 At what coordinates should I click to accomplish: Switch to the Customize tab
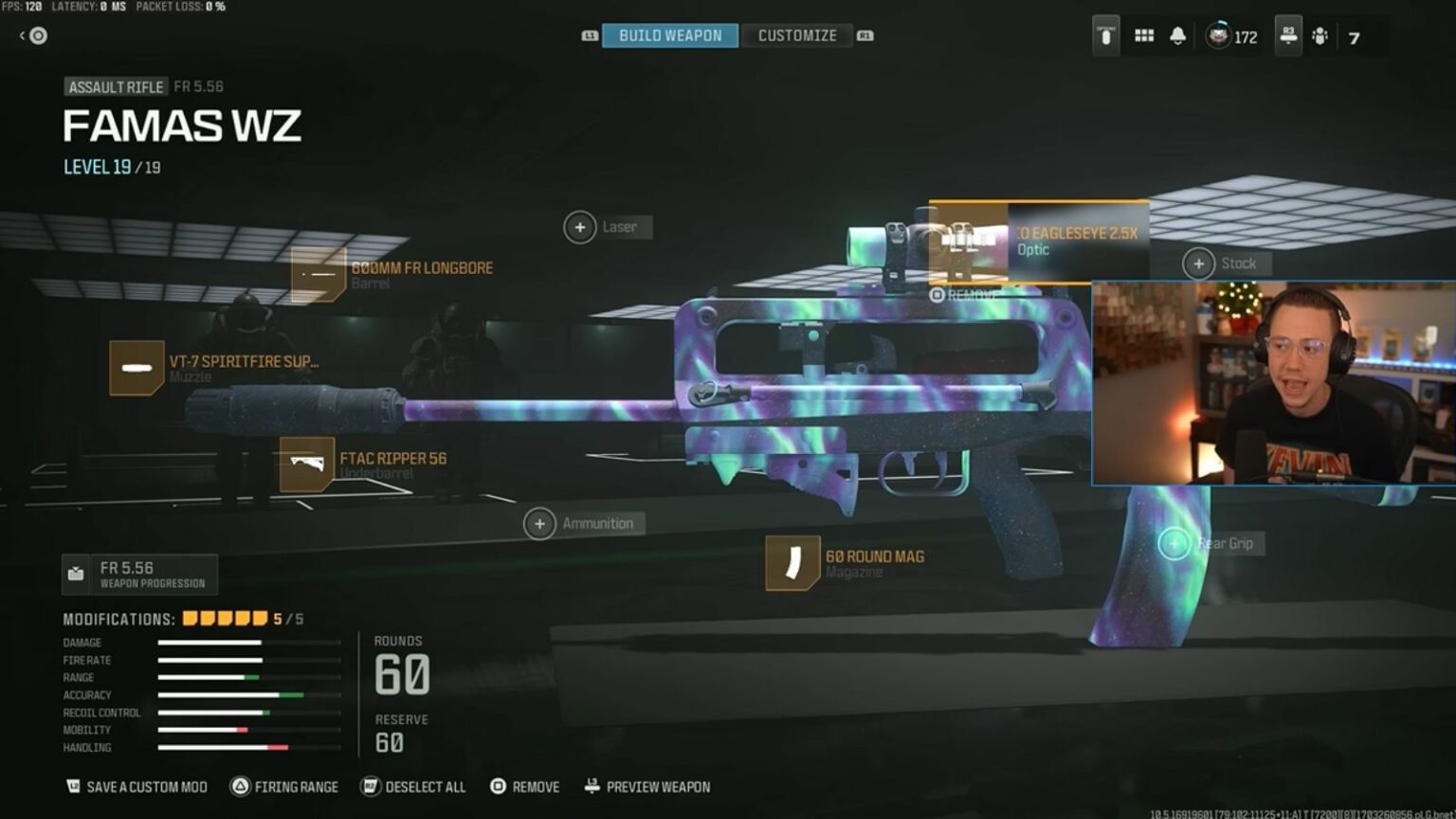(x=796, y=35)
